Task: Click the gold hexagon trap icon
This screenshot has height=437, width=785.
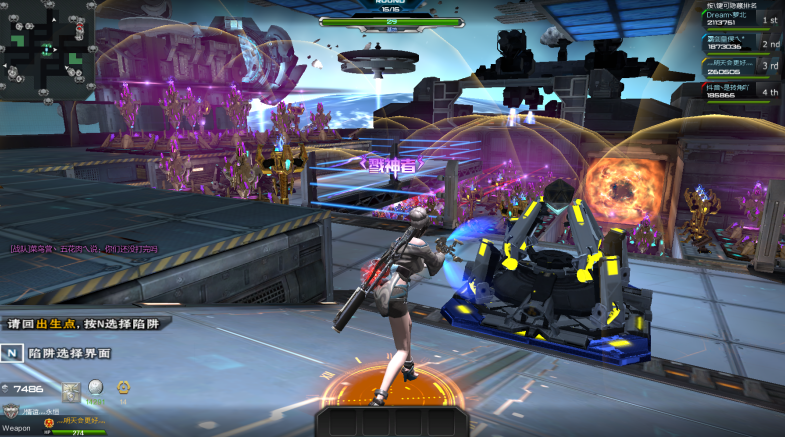Action: (x=123, y=388)
